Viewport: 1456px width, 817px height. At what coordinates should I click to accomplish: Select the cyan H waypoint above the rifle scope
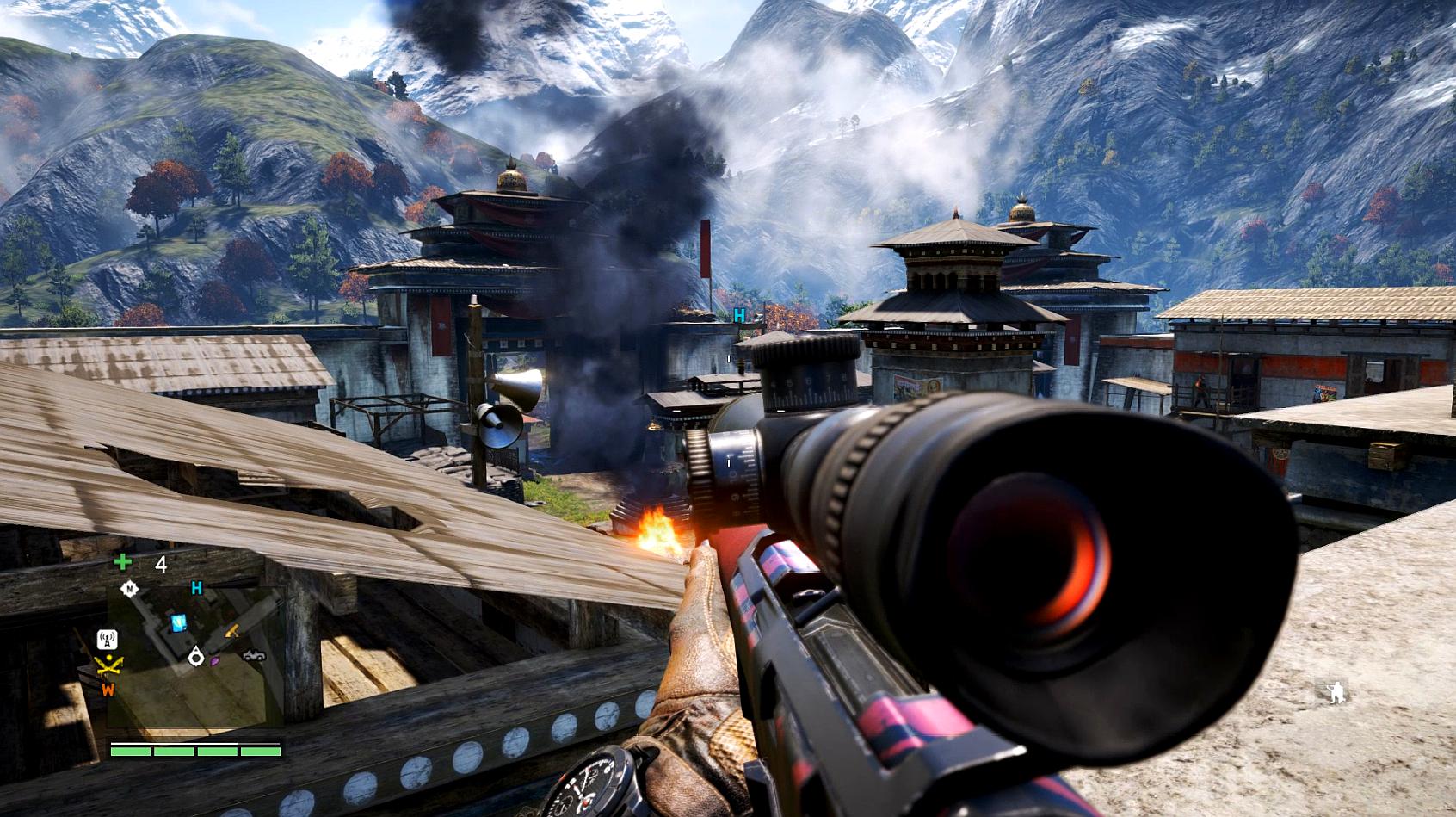tap(739, 316)
